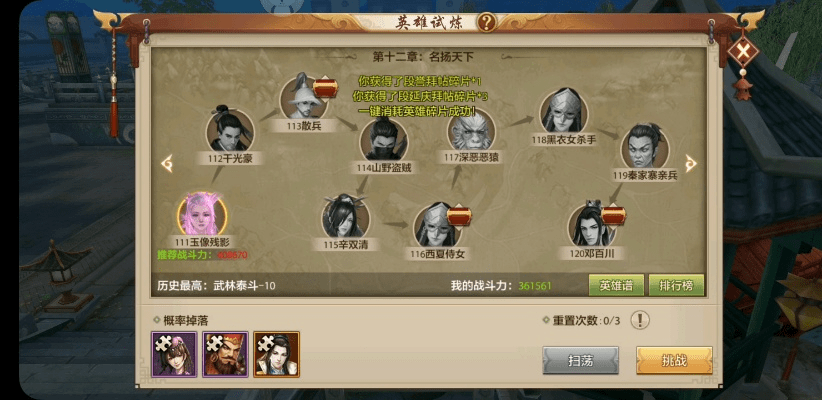Choose stage 119 秦家寨亲兵
The height and width of the screenshot is (400, 822).
(645, 148)
